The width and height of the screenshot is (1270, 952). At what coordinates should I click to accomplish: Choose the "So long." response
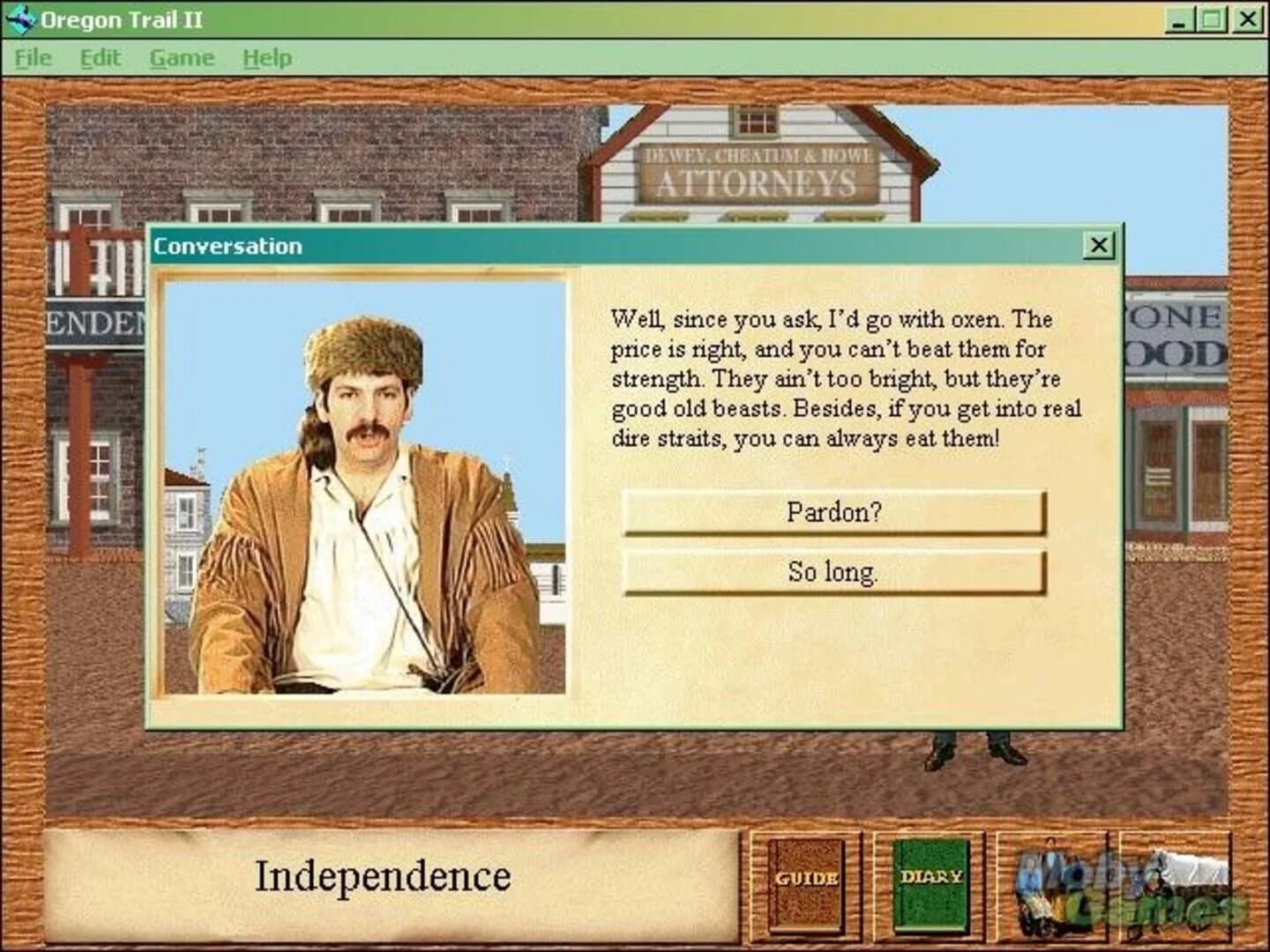point(833,571)
